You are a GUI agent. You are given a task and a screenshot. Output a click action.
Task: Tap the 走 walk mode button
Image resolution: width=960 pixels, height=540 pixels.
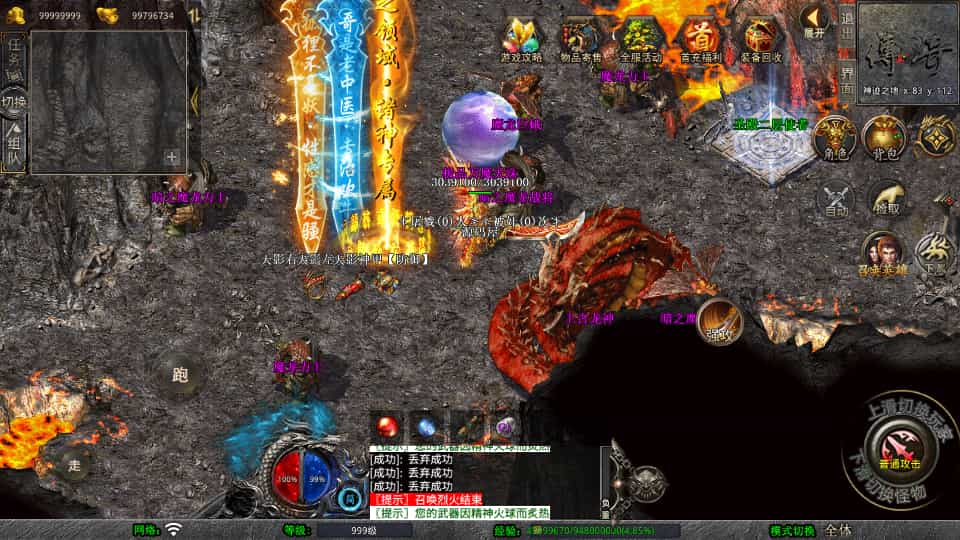(x=75, y=464)
